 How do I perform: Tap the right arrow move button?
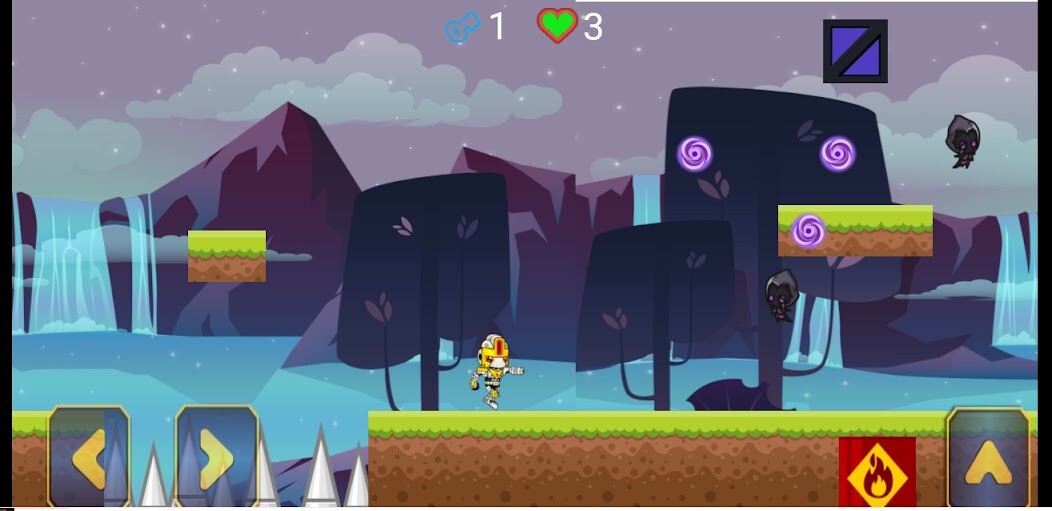[x=217, y=456]
